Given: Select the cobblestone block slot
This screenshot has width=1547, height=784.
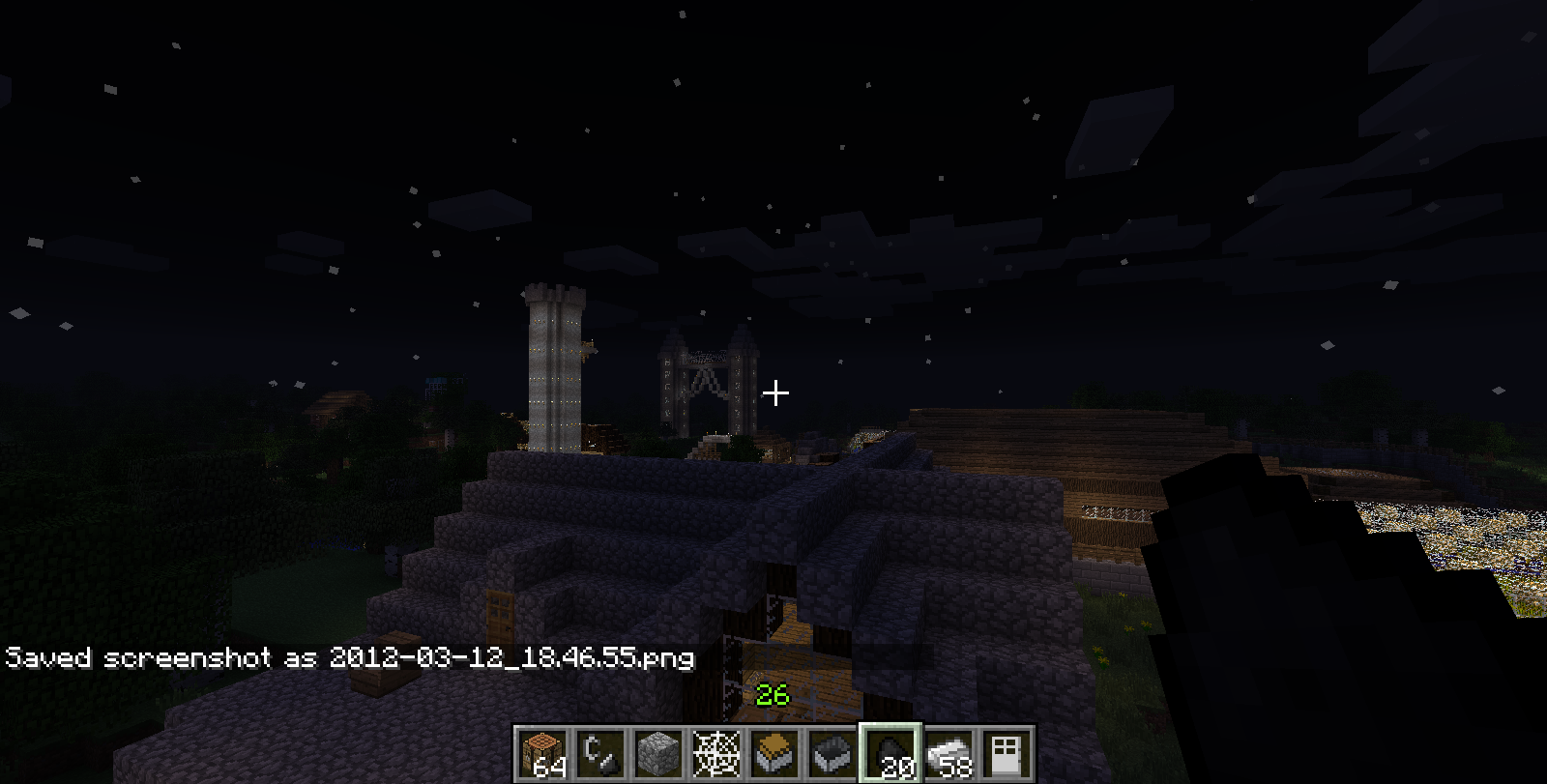Looking at the screenshot, I should (658, 753).
